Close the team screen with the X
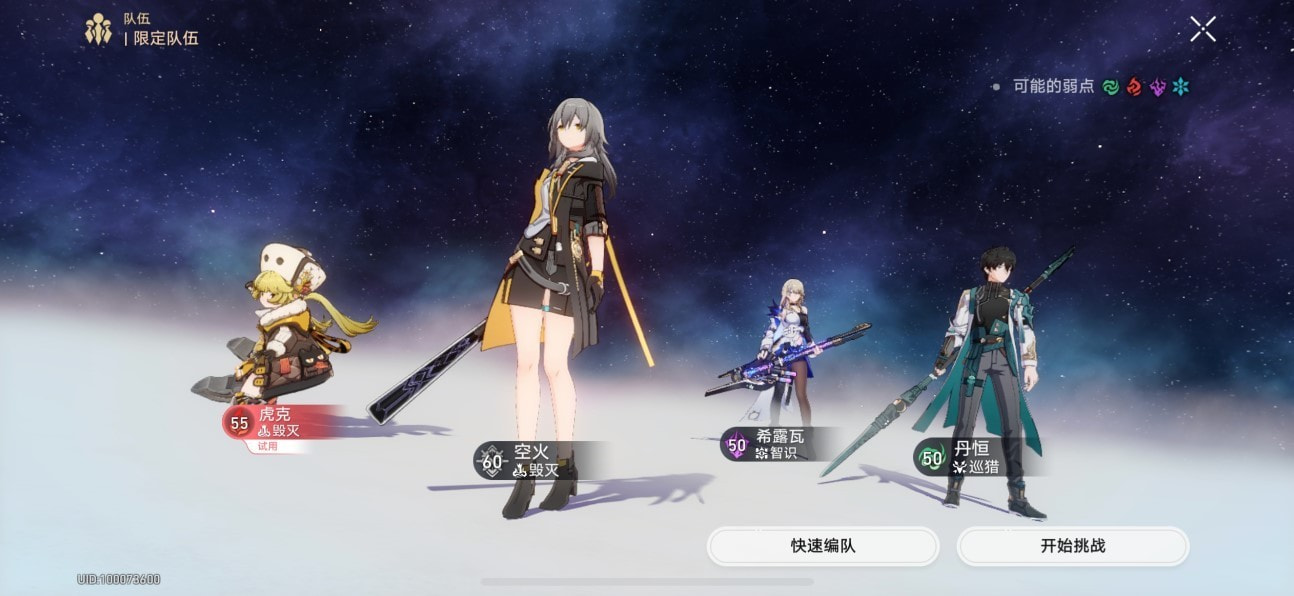 [1202, 29]
